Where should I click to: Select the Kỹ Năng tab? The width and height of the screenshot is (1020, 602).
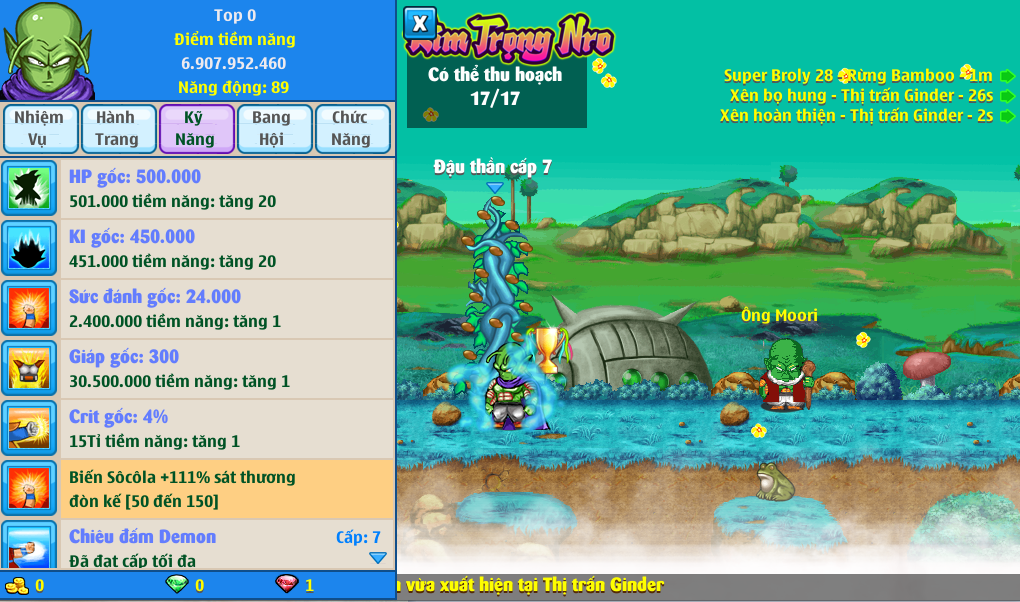point(196,129)
